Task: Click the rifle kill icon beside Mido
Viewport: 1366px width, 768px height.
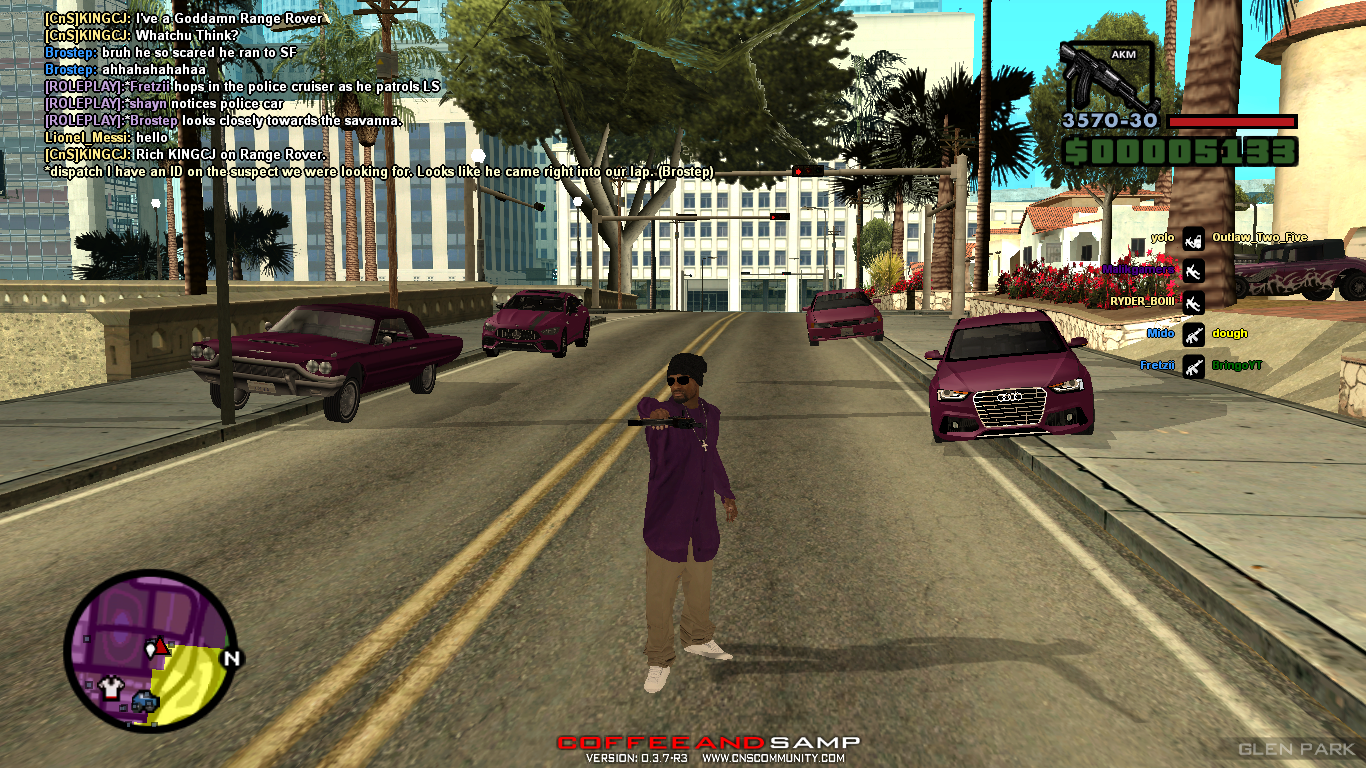Action: pos(1192,334)
